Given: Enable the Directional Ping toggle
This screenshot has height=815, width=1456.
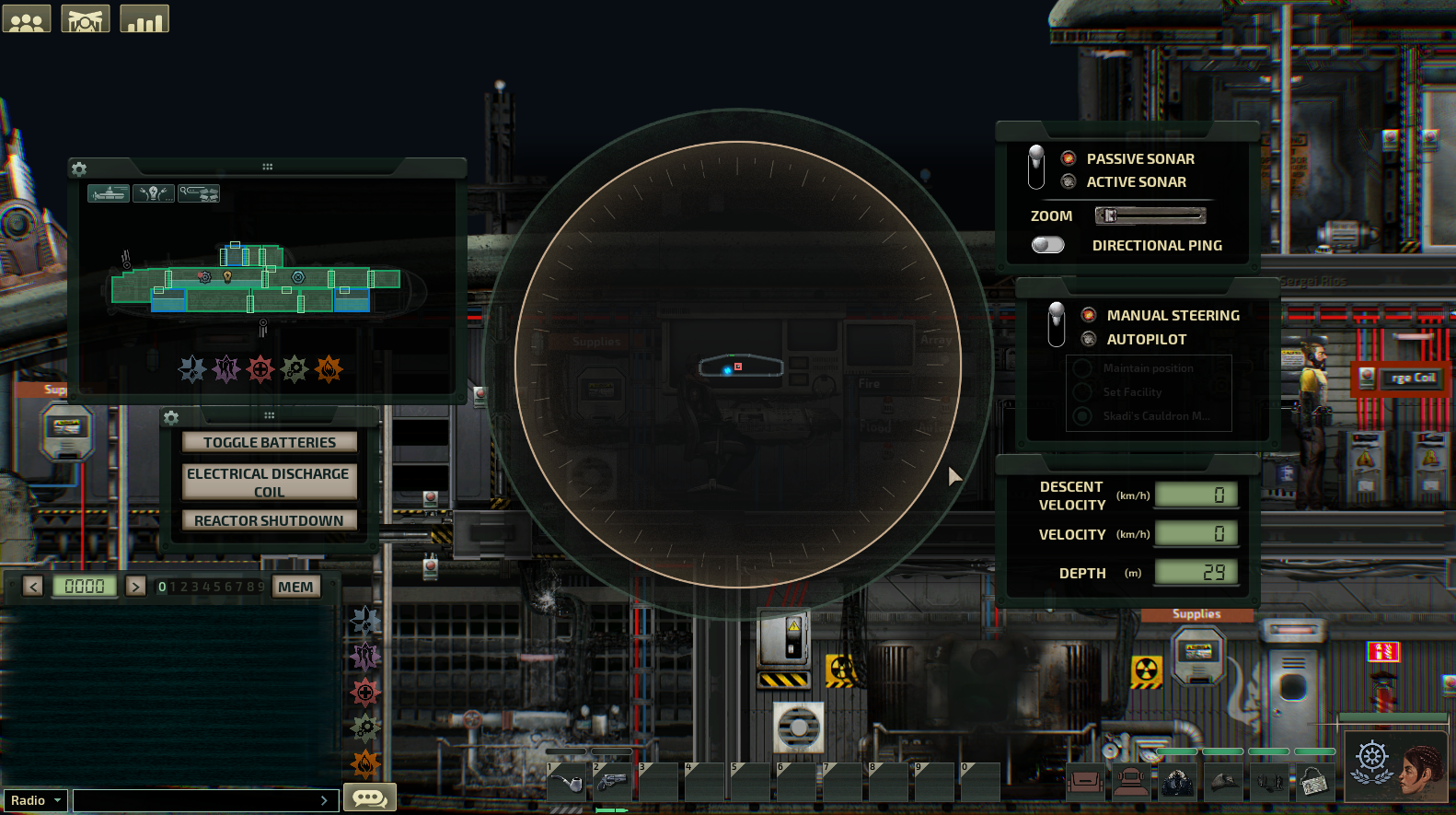Looking at the screenshot, I should (x=1048, y=245).
